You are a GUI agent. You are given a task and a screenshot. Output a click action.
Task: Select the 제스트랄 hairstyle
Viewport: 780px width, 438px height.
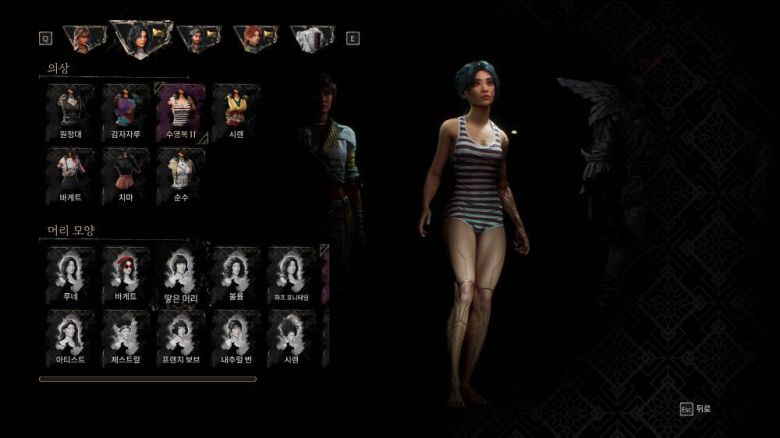coord(125,335)
